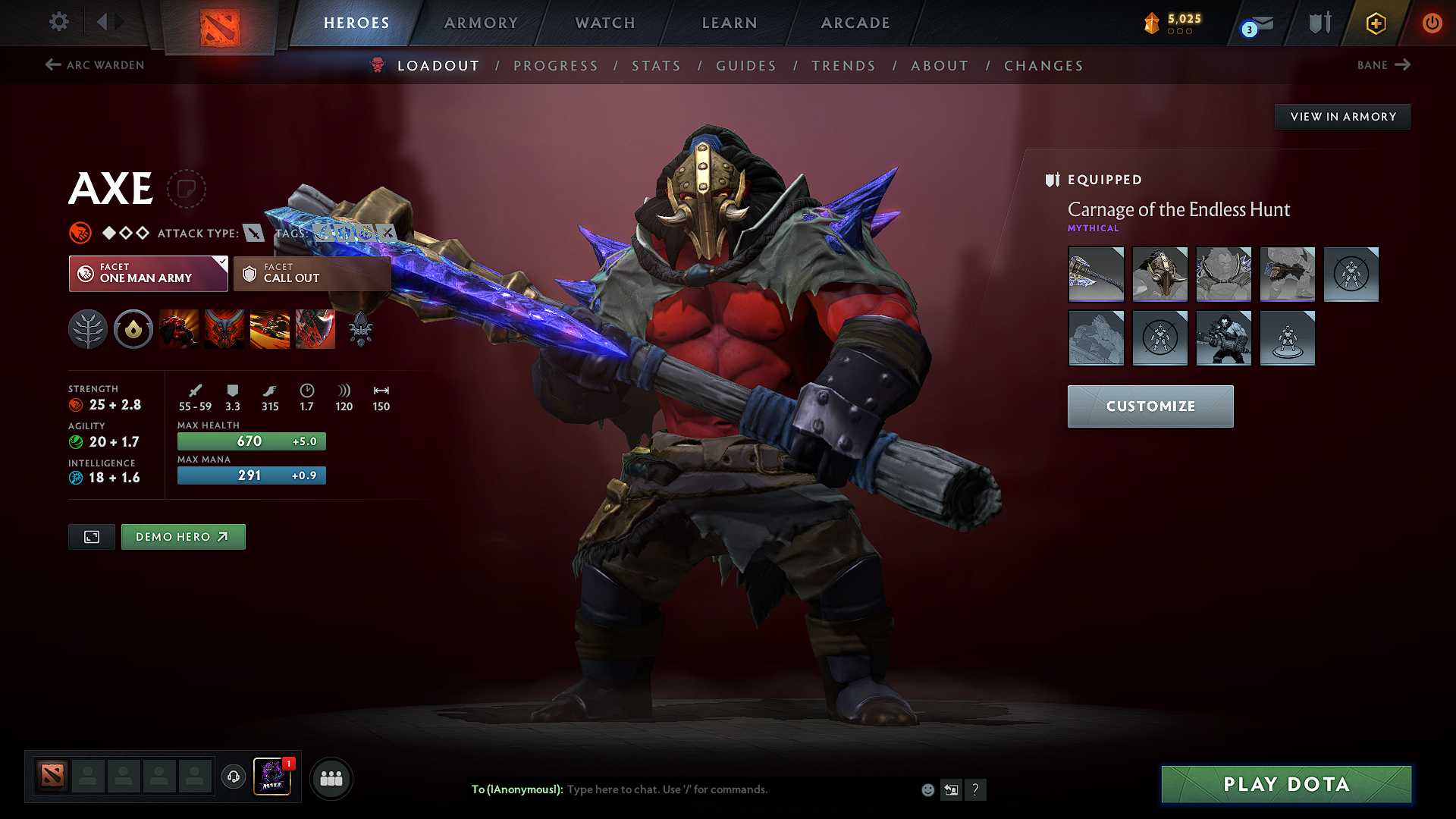Viewport: 1456px width, 819px height.
Task: Click the Max Health bar
Action: coord(251,441)
